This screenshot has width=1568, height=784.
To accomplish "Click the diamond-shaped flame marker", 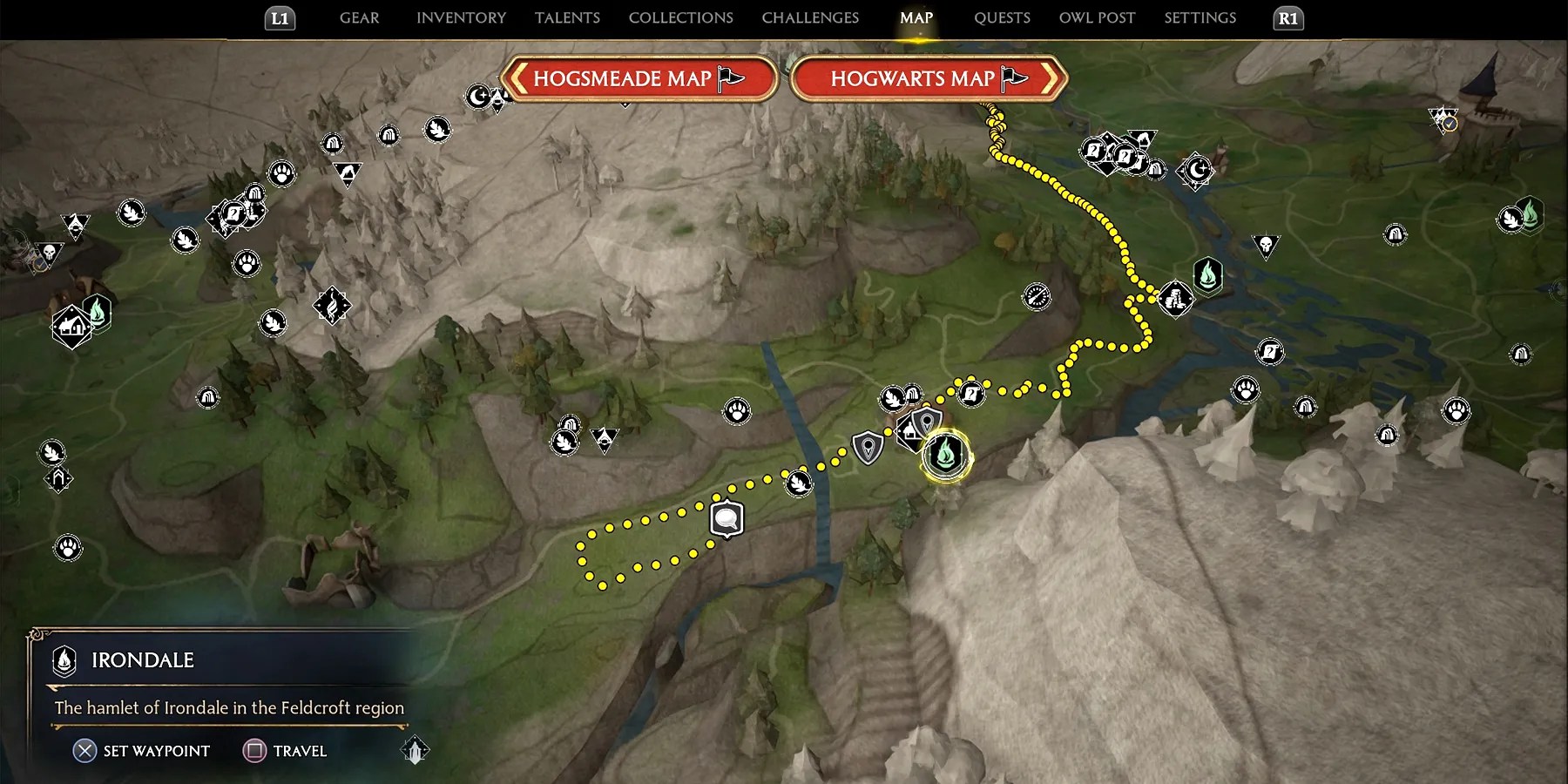I will tap(332, 306).
